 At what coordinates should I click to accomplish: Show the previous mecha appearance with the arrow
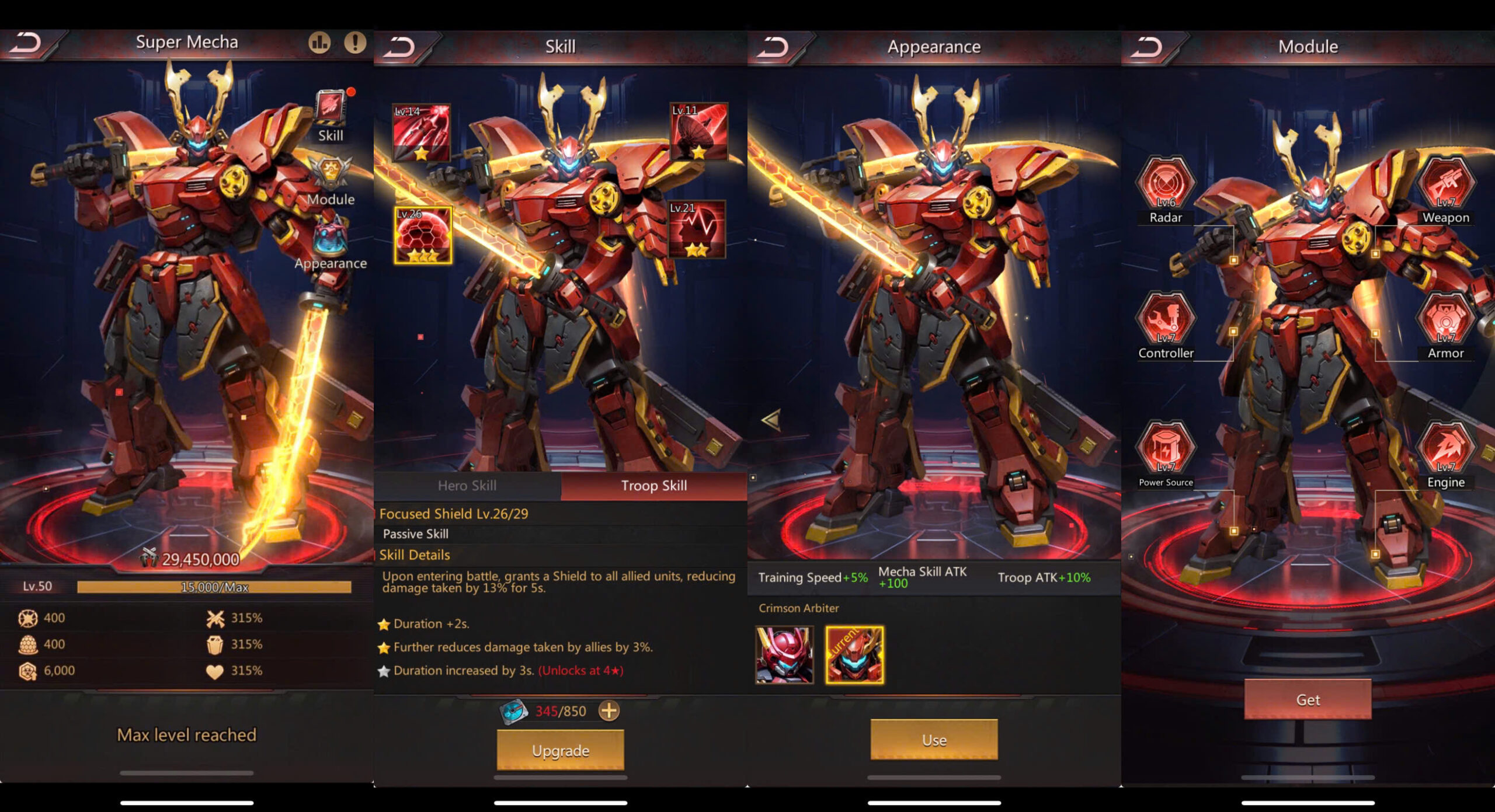(x=771, y=420)
